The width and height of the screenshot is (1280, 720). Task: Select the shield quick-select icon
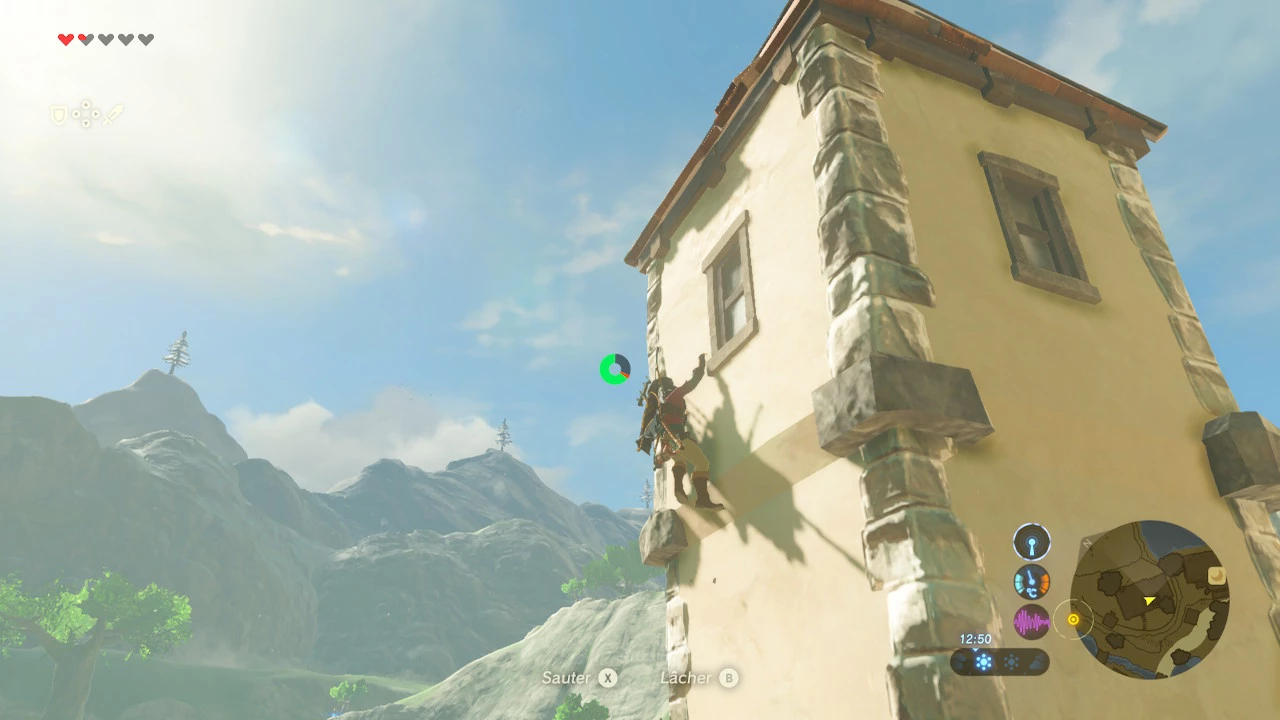coord(58,115)
